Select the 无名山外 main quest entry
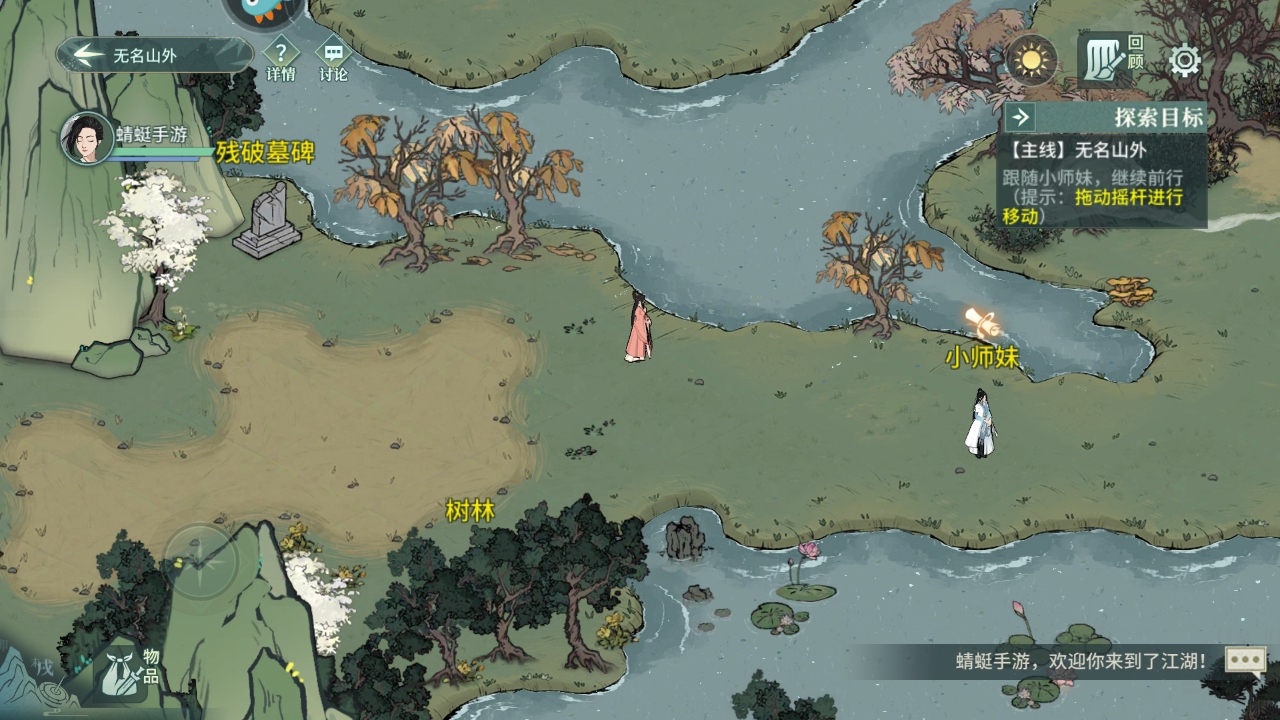This screenshot has height=720, width=1280. click(x=1075, y=151)
